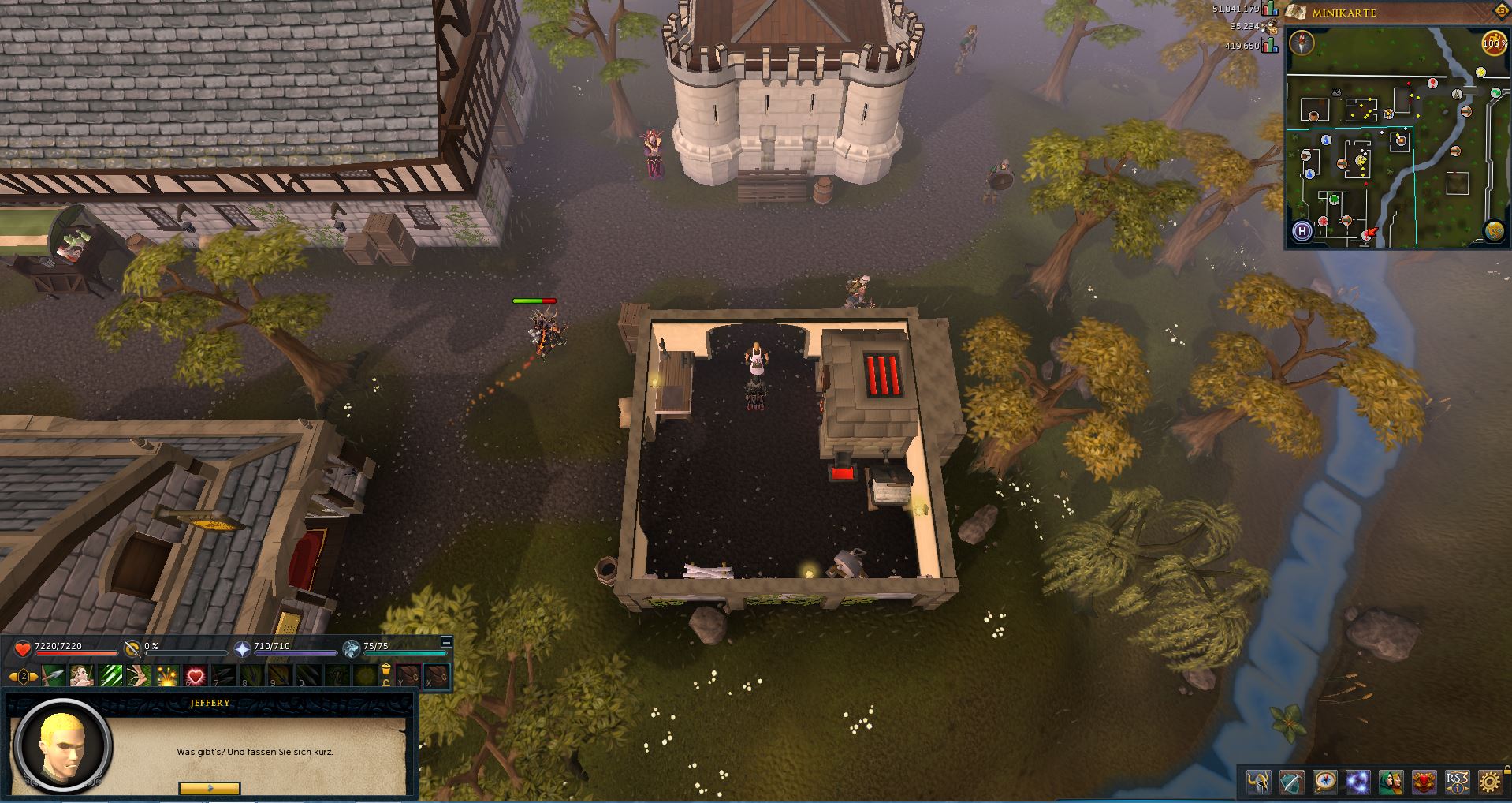
Task: Open the gear cog settings menu
Action: [x=1490, y=782]
